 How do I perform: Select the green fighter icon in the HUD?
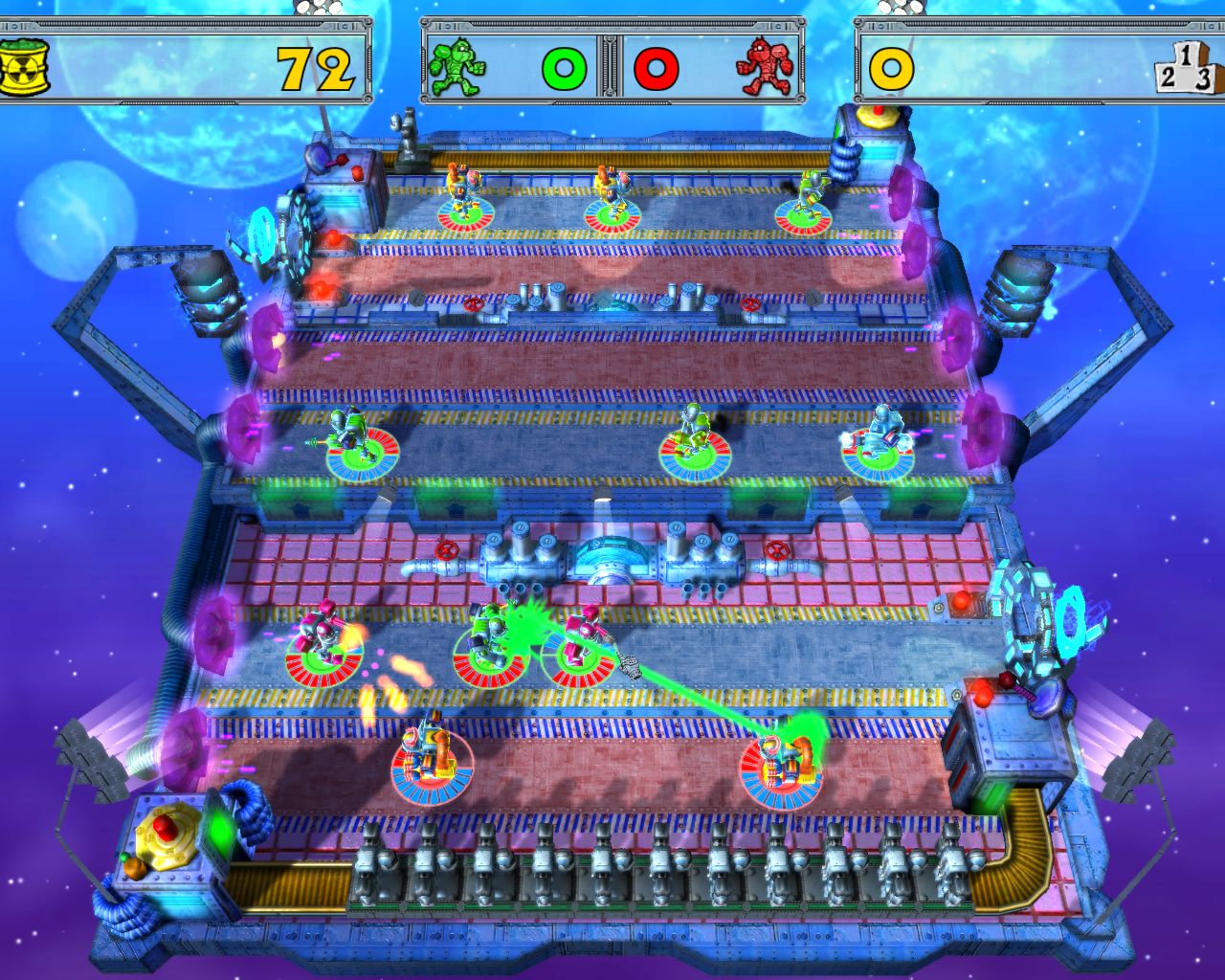click(457, 65)
